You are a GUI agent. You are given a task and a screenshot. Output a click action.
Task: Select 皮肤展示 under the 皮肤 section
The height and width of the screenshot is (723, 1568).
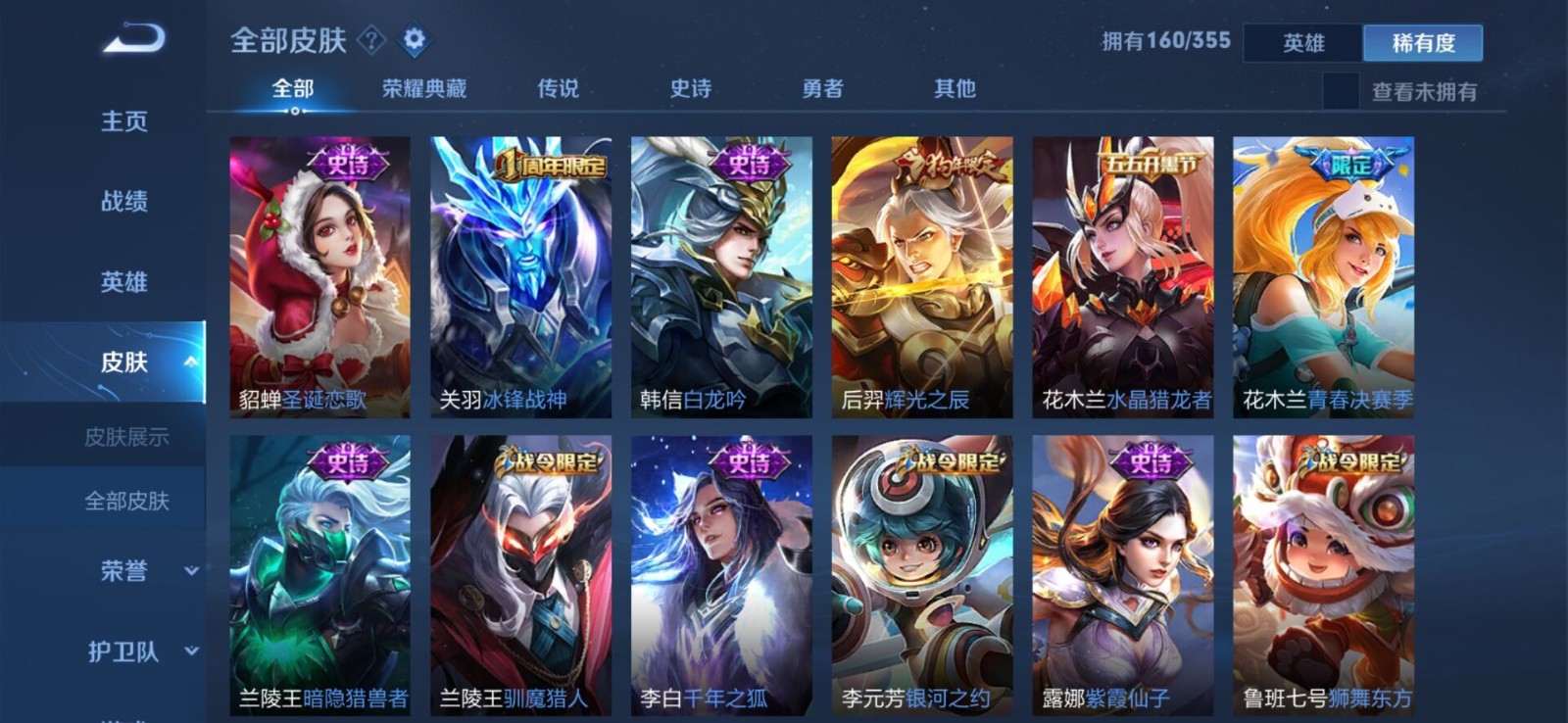point(127,438)
